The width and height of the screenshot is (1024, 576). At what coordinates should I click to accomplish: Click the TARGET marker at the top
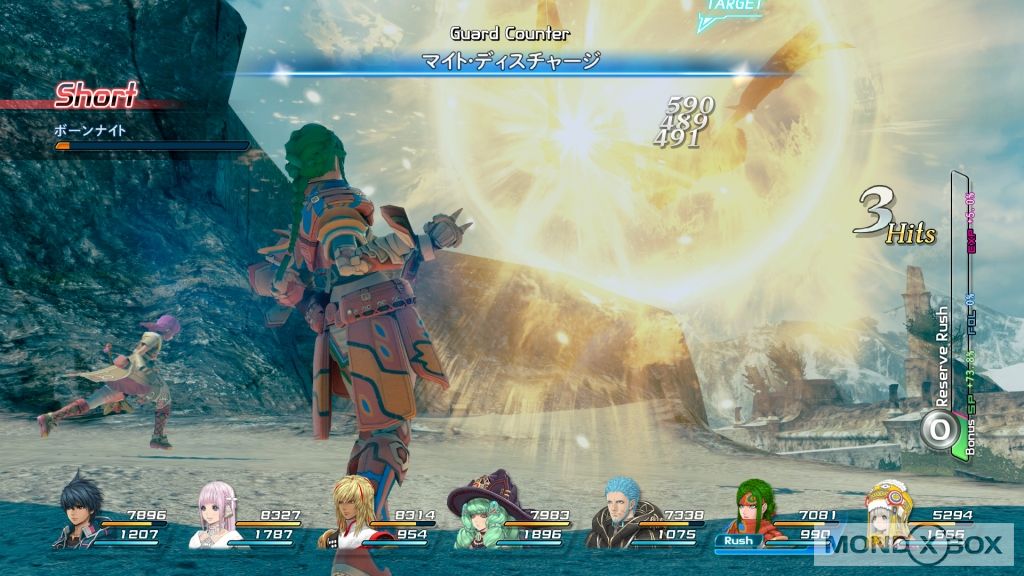(732, 8)
